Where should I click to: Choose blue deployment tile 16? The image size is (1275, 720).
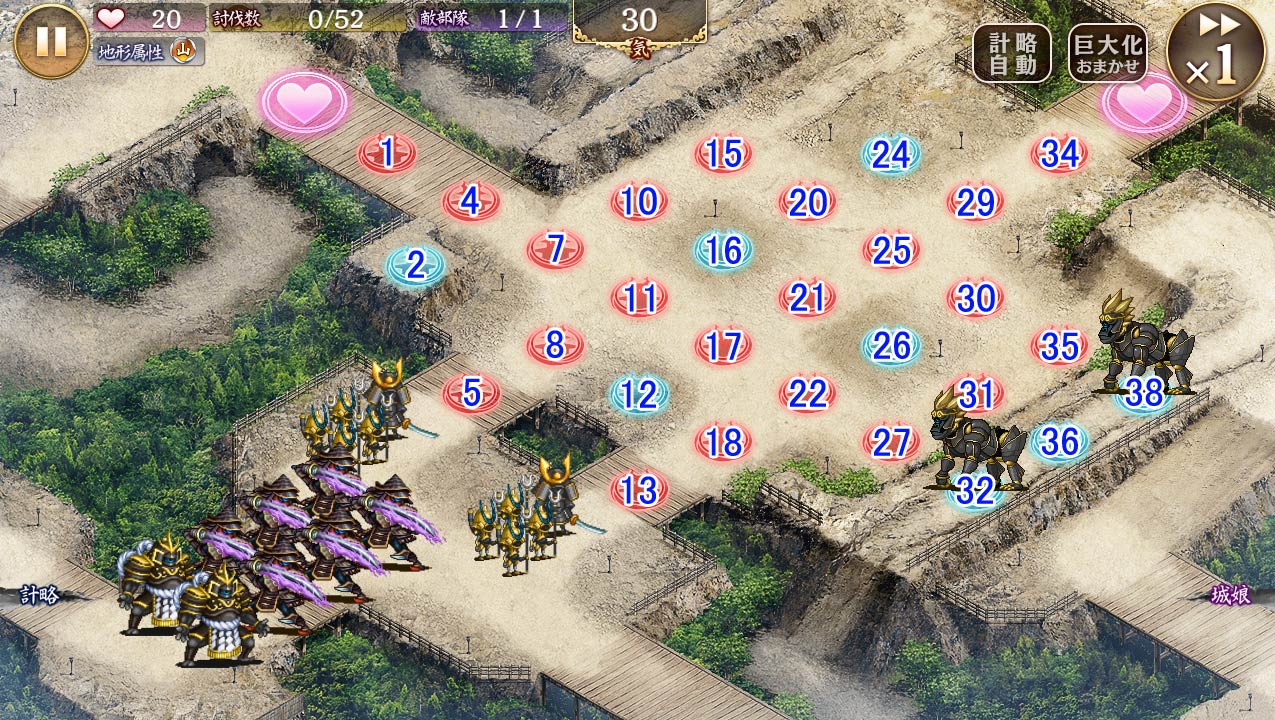(723, 251)
